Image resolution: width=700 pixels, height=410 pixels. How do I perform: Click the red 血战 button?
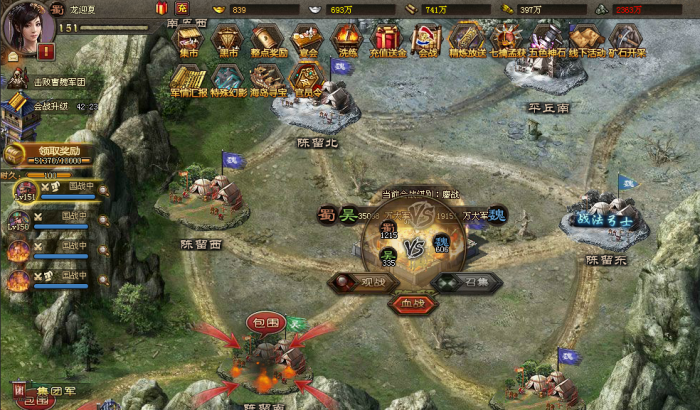[412, 302]
